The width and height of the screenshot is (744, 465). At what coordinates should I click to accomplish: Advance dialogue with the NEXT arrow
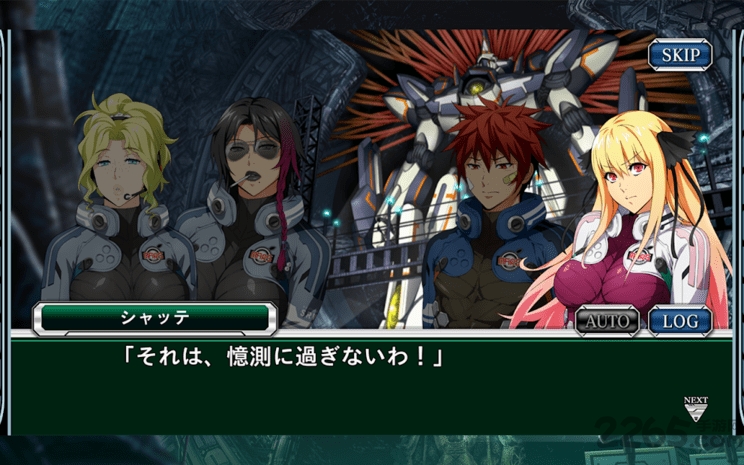tap(696, 408)
